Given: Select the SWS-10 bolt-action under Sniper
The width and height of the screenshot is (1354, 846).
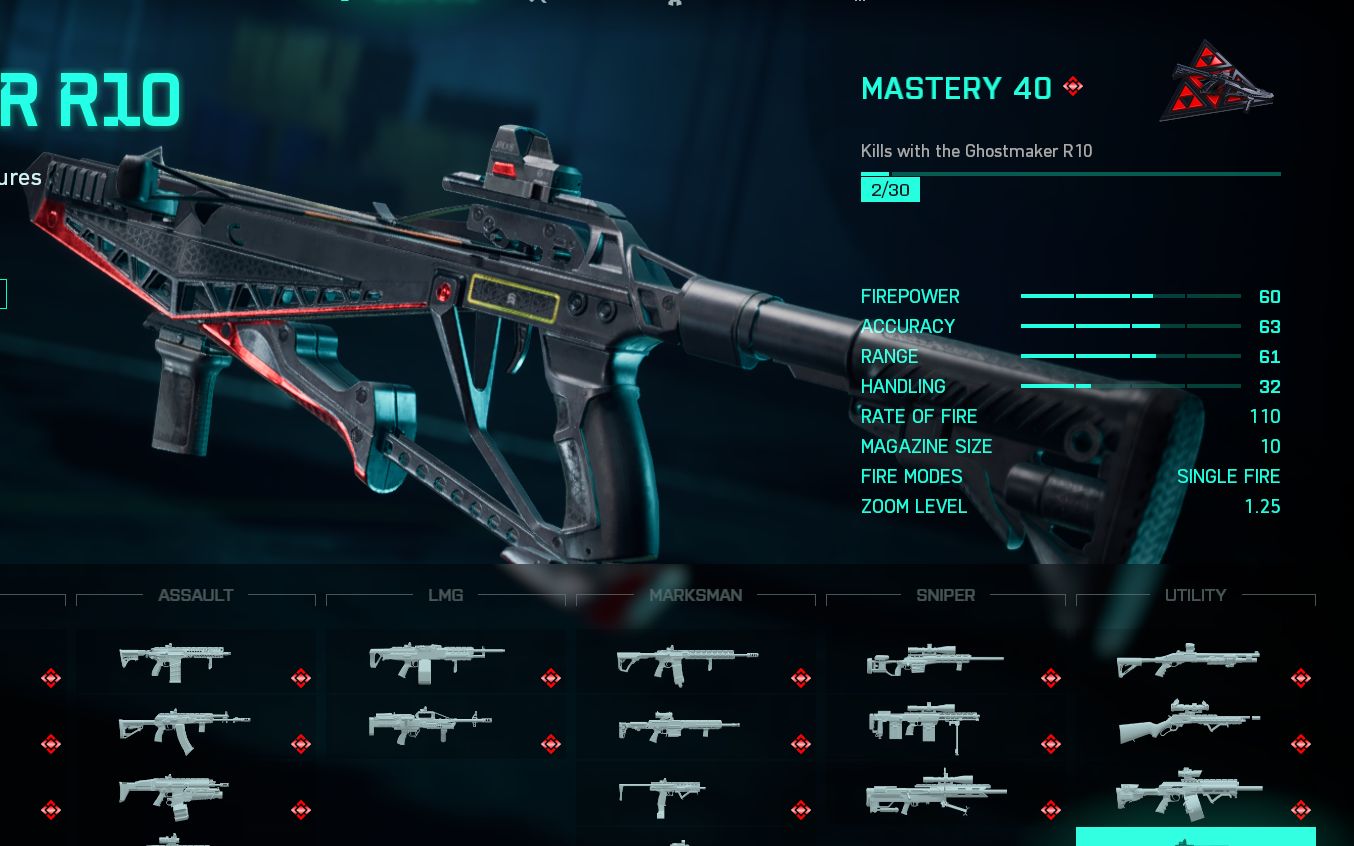Looking at the screenshot, I should pos(934,660).
